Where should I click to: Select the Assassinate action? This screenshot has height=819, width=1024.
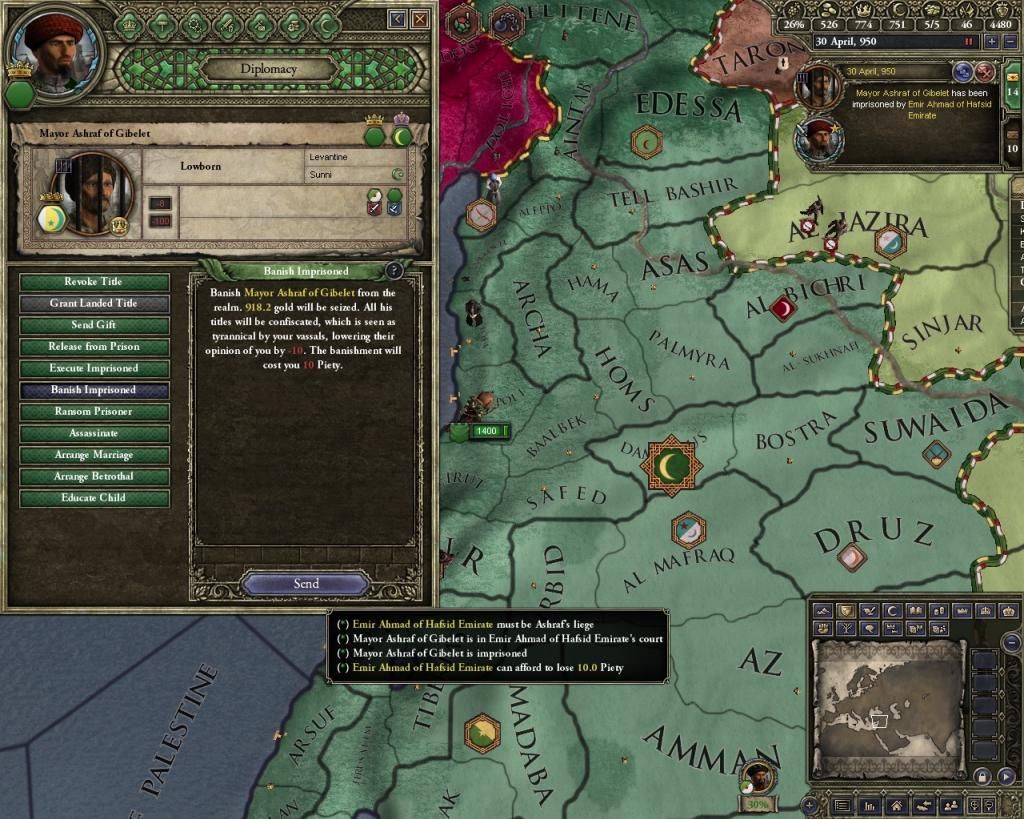pos(94,434)
